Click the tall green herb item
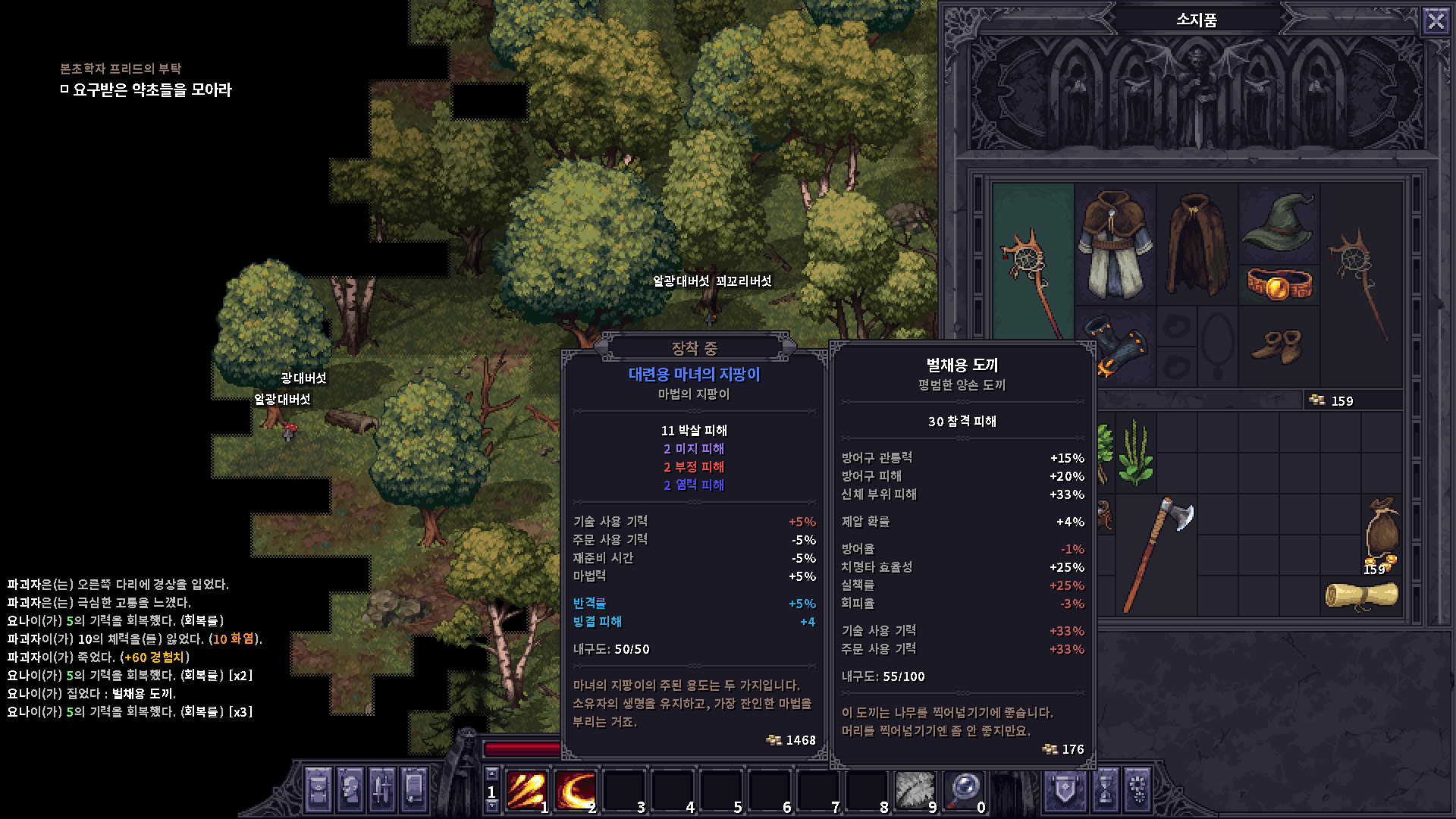This screenshot has height=819, width=1456. (1135, 451)
